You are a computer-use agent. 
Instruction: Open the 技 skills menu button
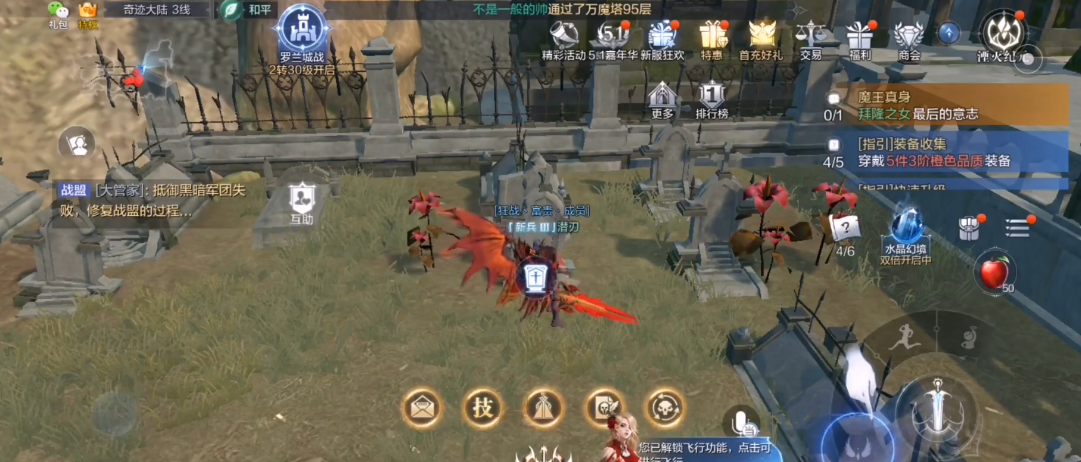483,406
